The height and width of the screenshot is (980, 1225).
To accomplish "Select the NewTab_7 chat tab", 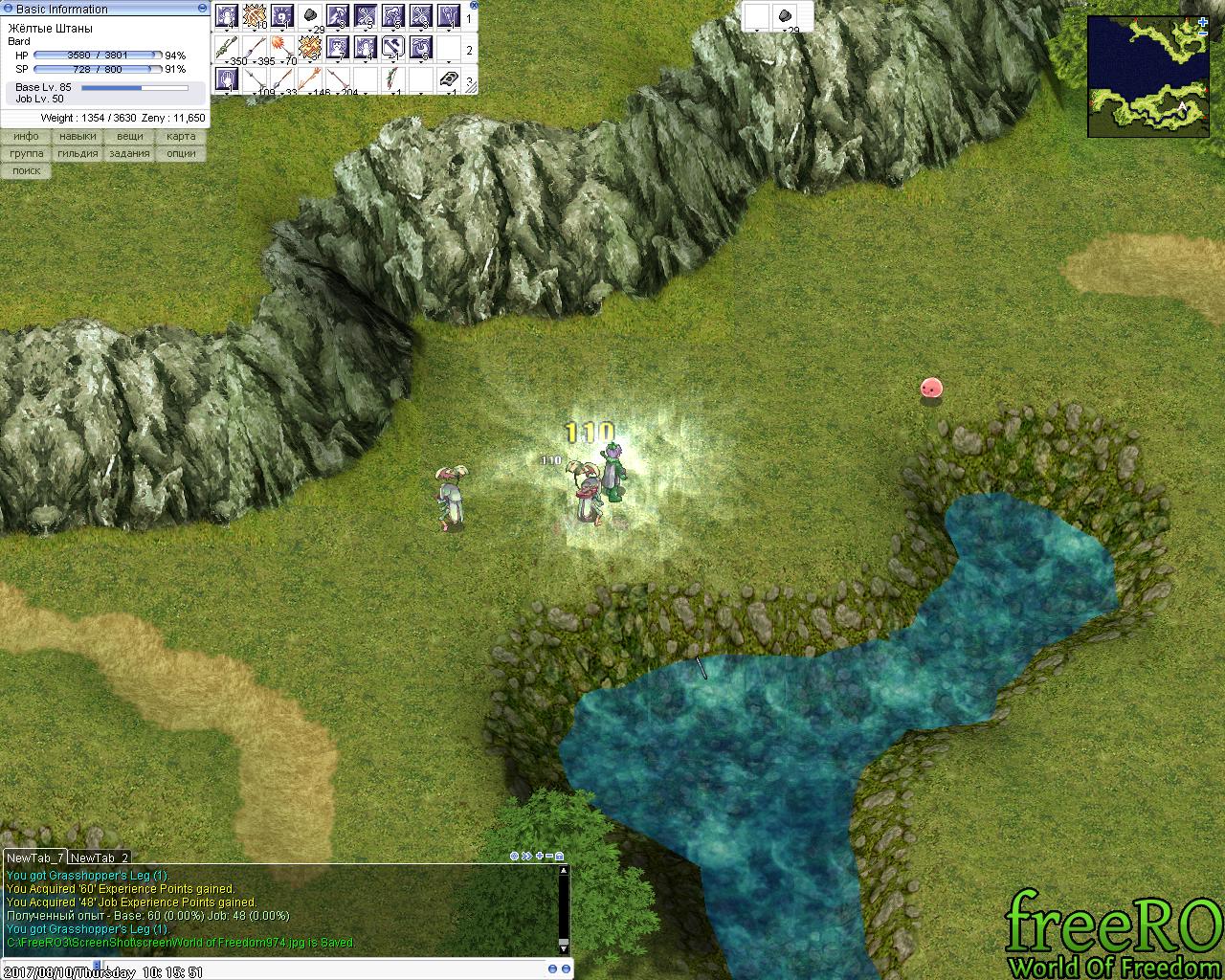I will tap(35, 858).
